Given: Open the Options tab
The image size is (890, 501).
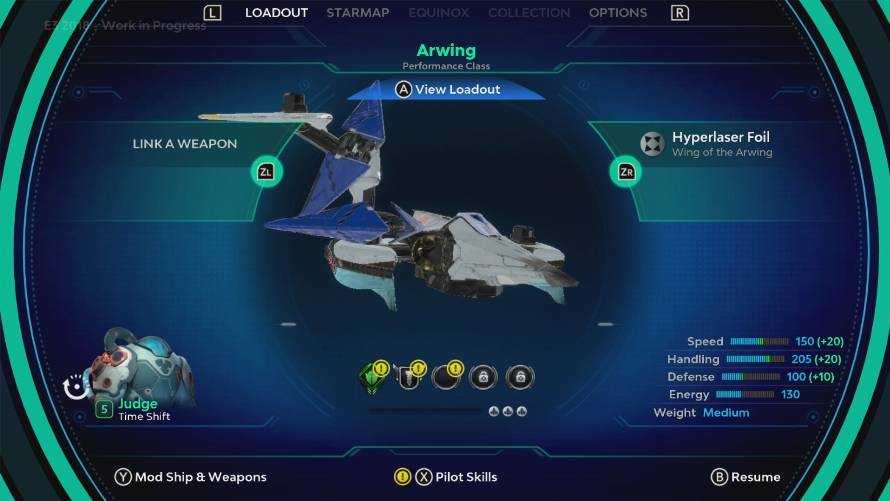Looking at the screenshot, I should [617, 13].
